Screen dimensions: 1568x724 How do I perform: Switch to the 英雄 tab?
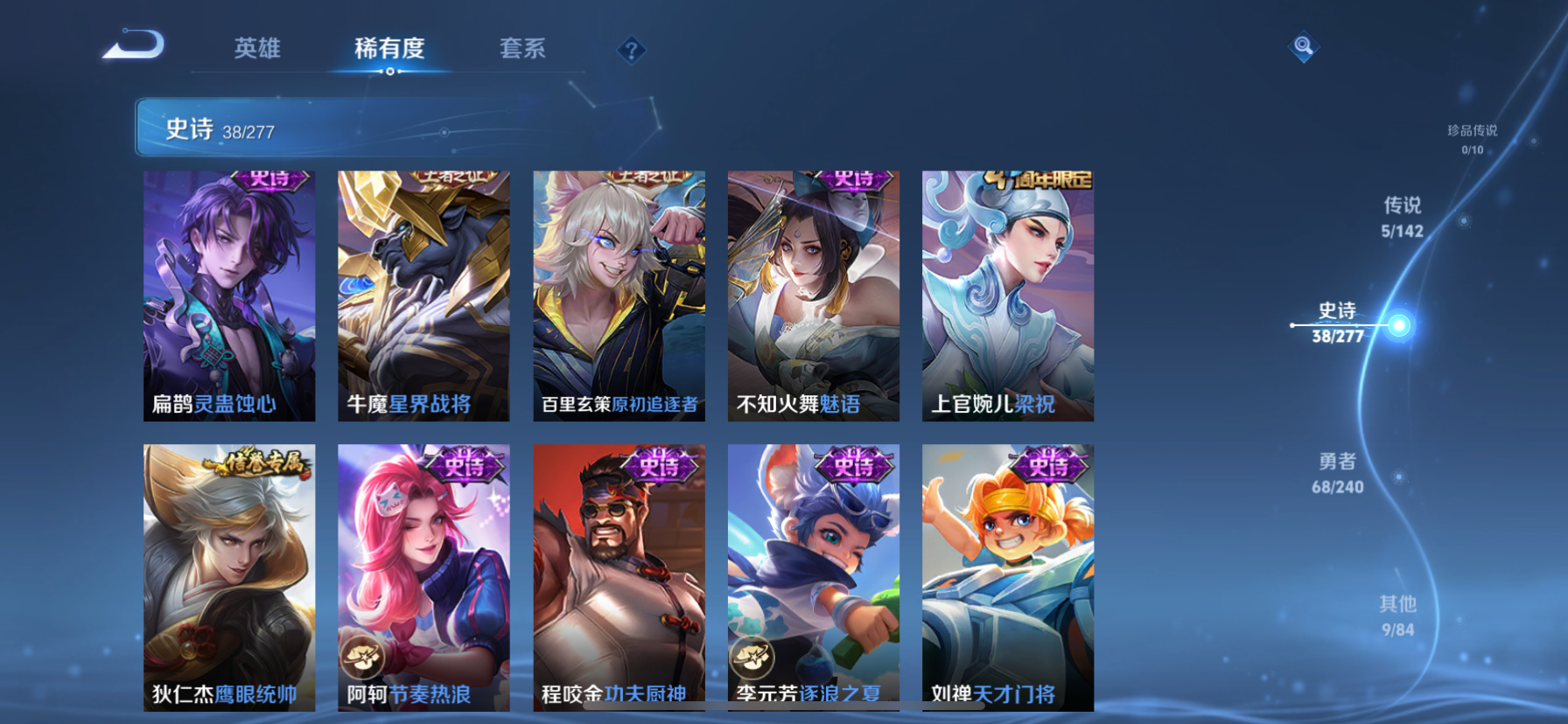pos(257,50)
